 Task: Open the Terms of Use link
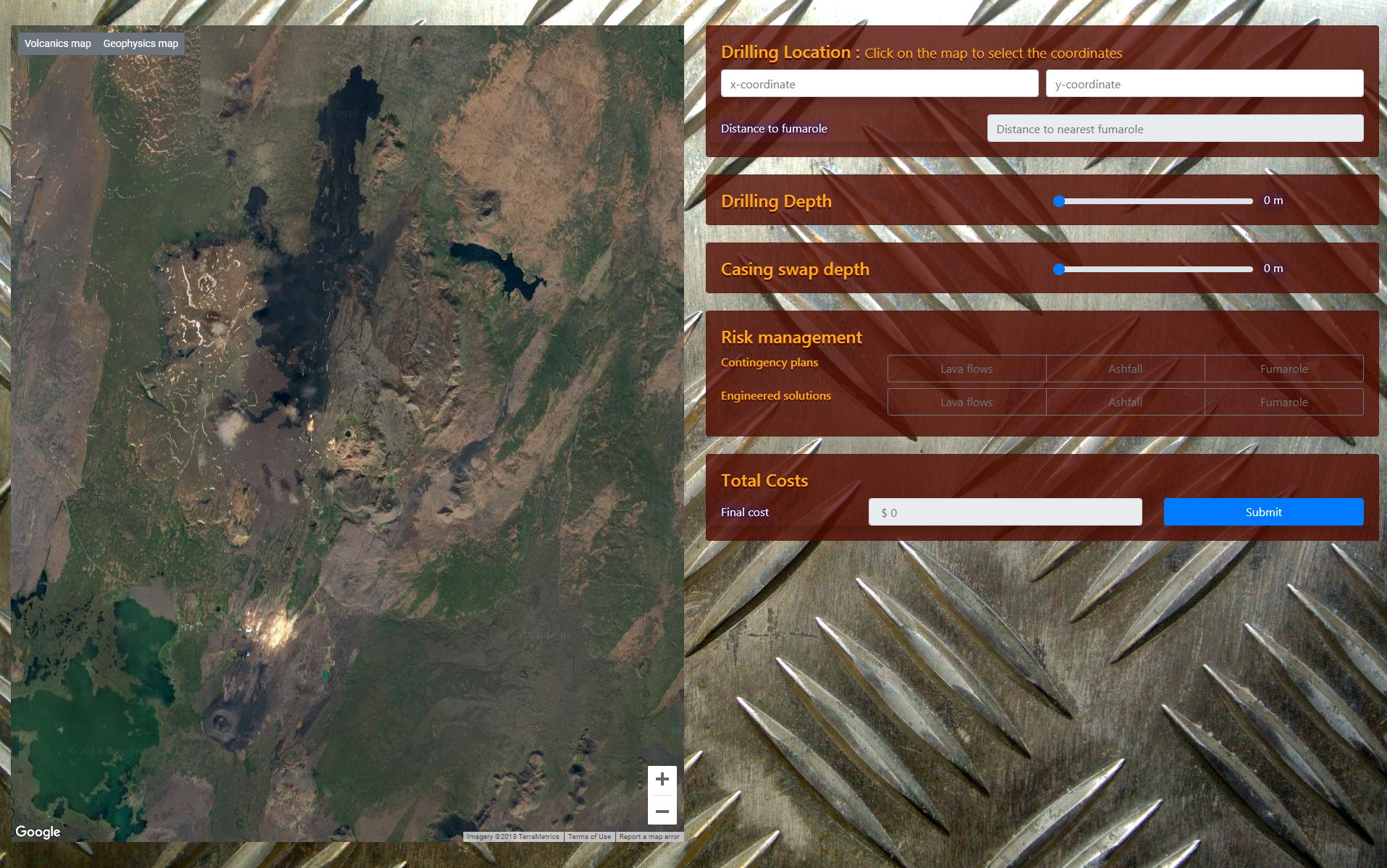(589, 836)
